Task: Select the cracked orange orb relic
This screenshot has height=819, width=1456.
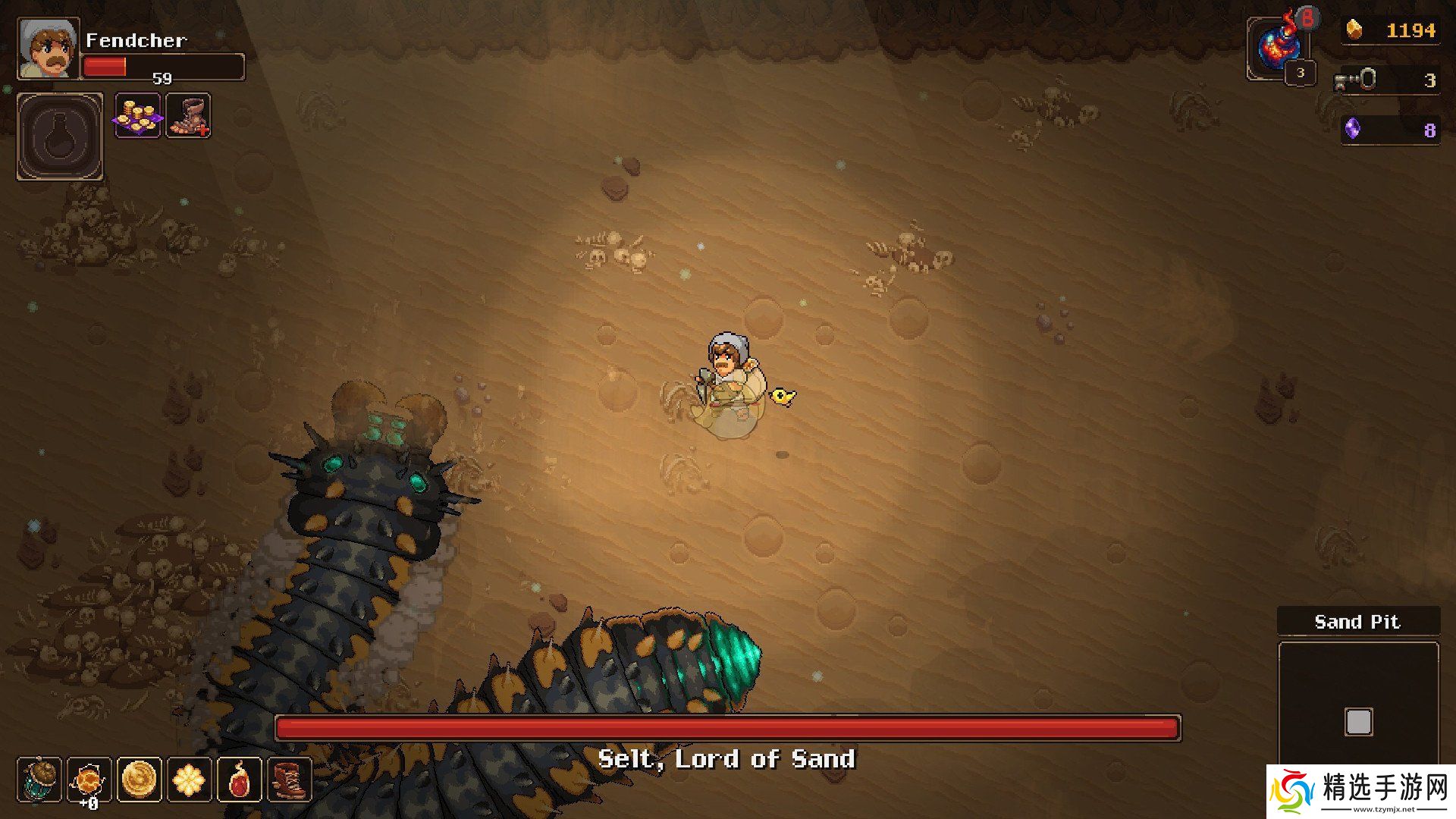Action: click(89, 779)
